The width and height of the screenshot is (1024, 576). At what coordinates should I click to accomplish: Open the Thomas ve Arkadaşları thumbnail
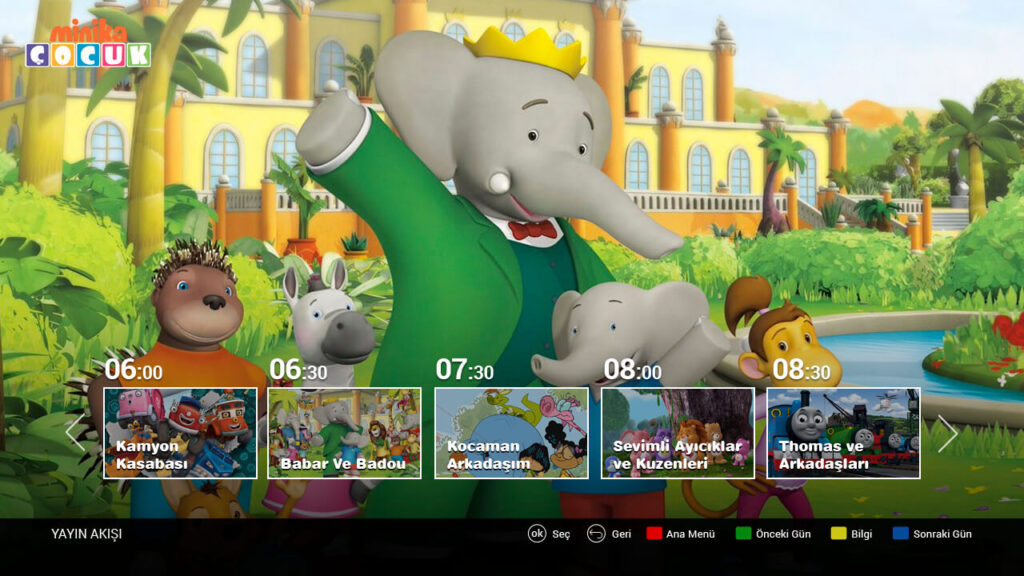[x=843, y=433]
